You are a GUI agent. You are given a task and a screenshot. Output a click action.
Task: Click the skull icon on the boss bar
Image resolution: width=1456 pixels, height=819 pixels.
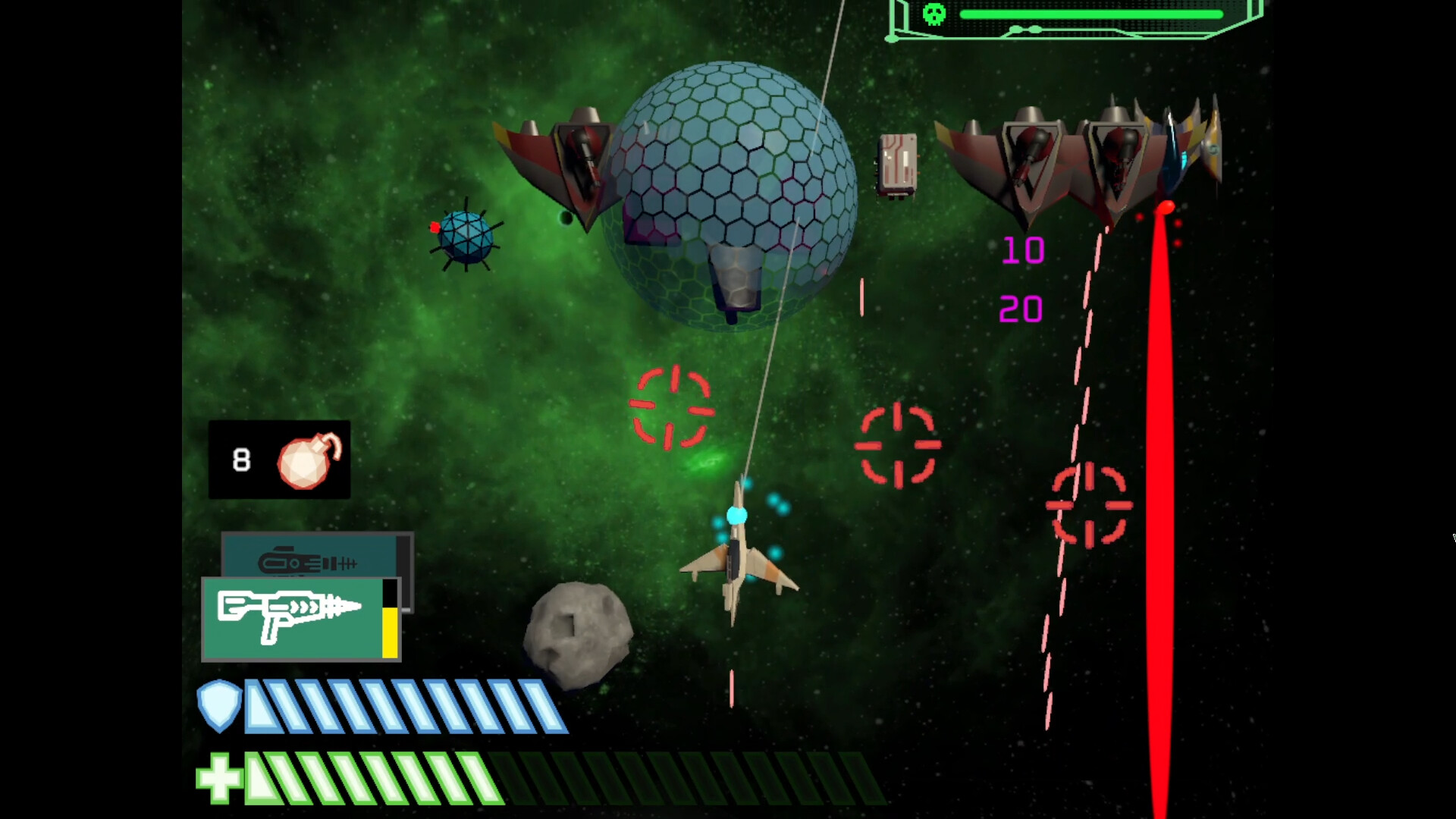[x=934, y=14]
